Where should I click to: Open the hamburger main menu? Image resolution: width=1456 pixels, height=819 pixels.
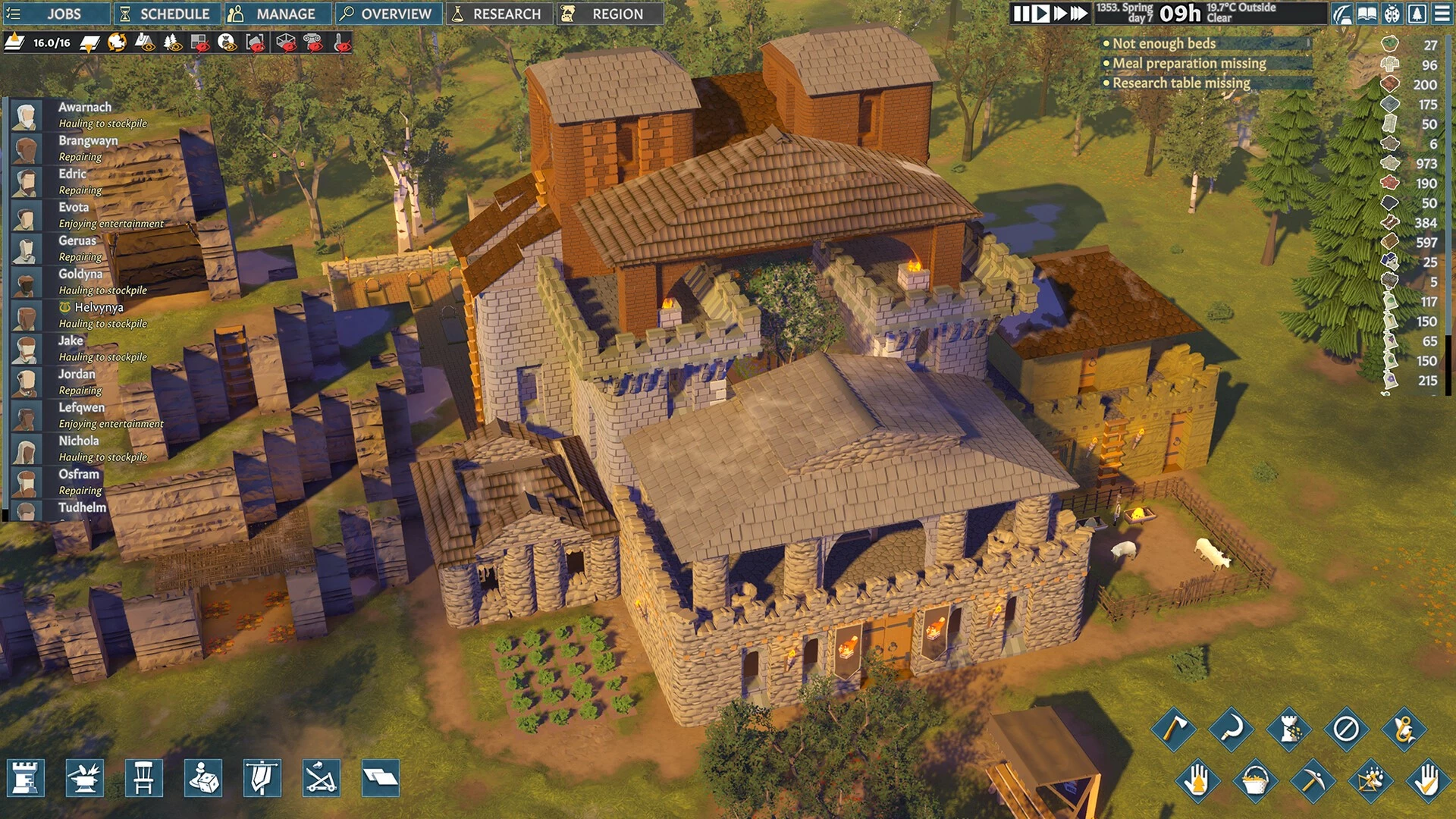coord(1442,14)
